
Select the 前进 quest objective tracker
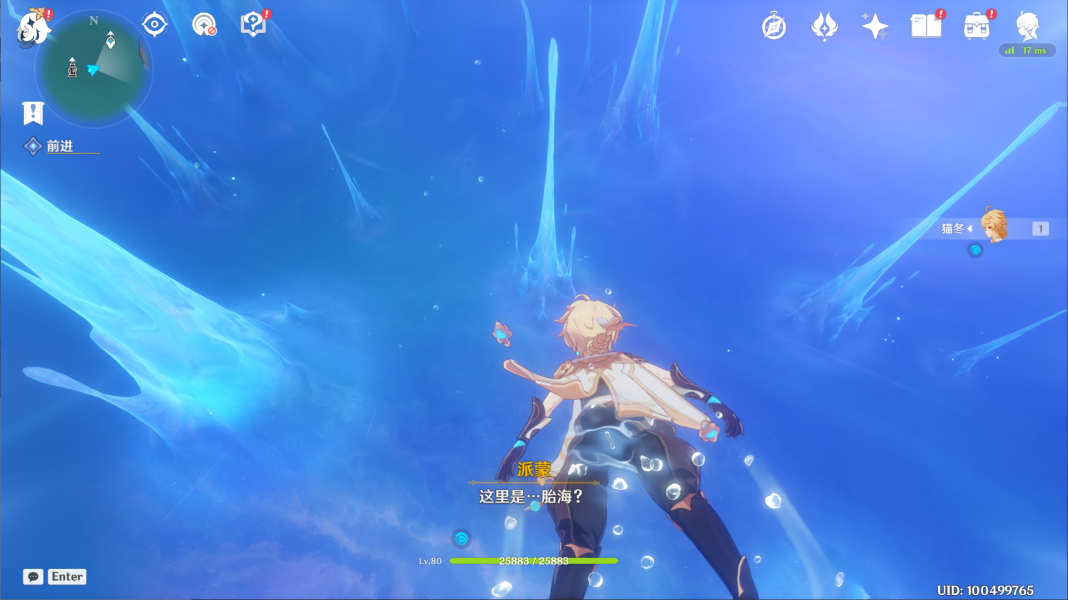tap(60, 146)
